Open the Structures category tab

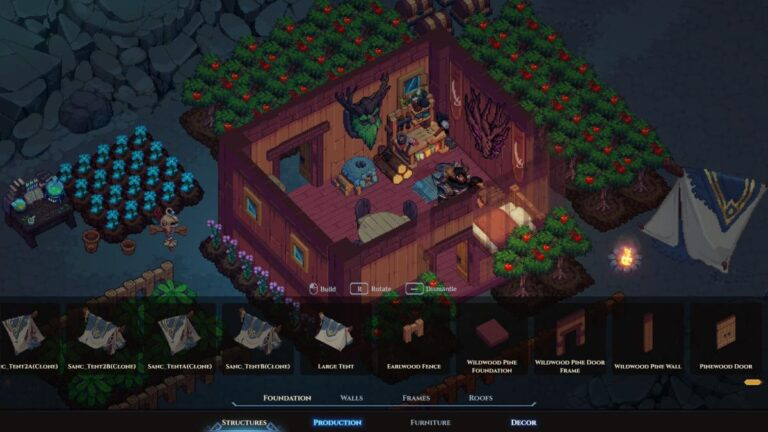tap(244, 423)
